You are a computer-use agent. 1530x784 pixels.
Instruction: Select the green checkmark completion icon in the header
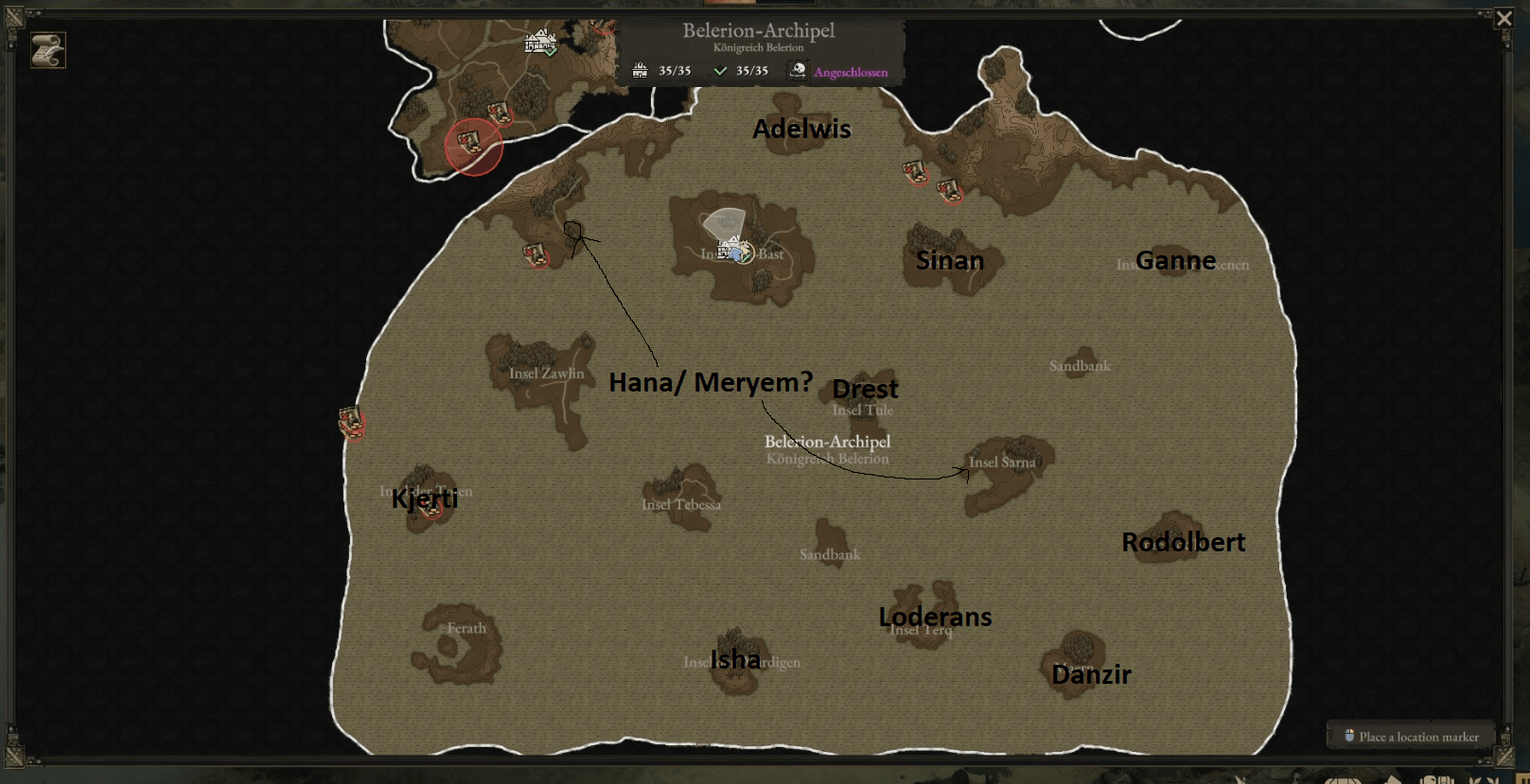click(x=722, y=69)
